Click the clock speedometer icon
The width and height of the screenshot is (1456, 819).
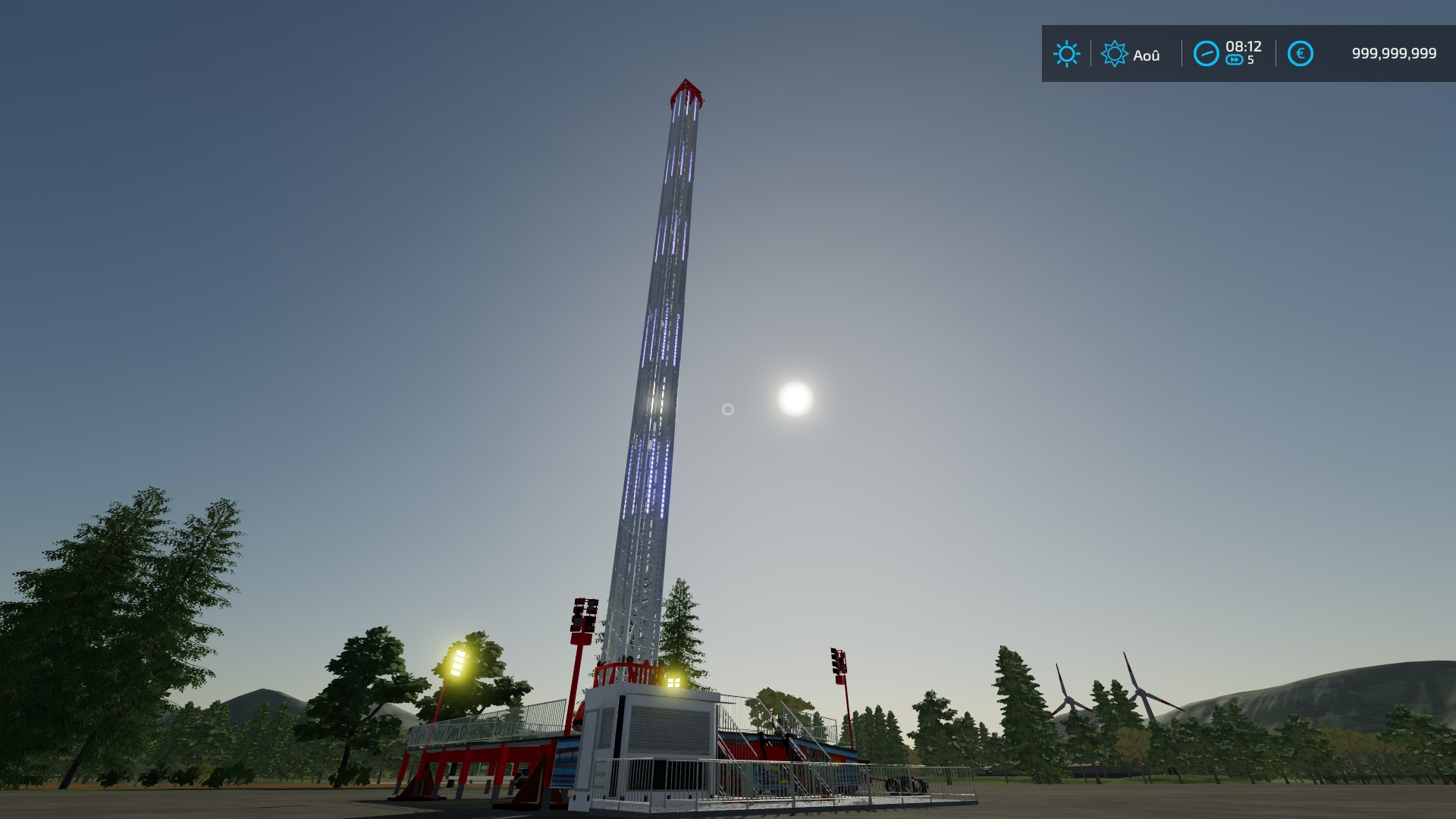1206,52
